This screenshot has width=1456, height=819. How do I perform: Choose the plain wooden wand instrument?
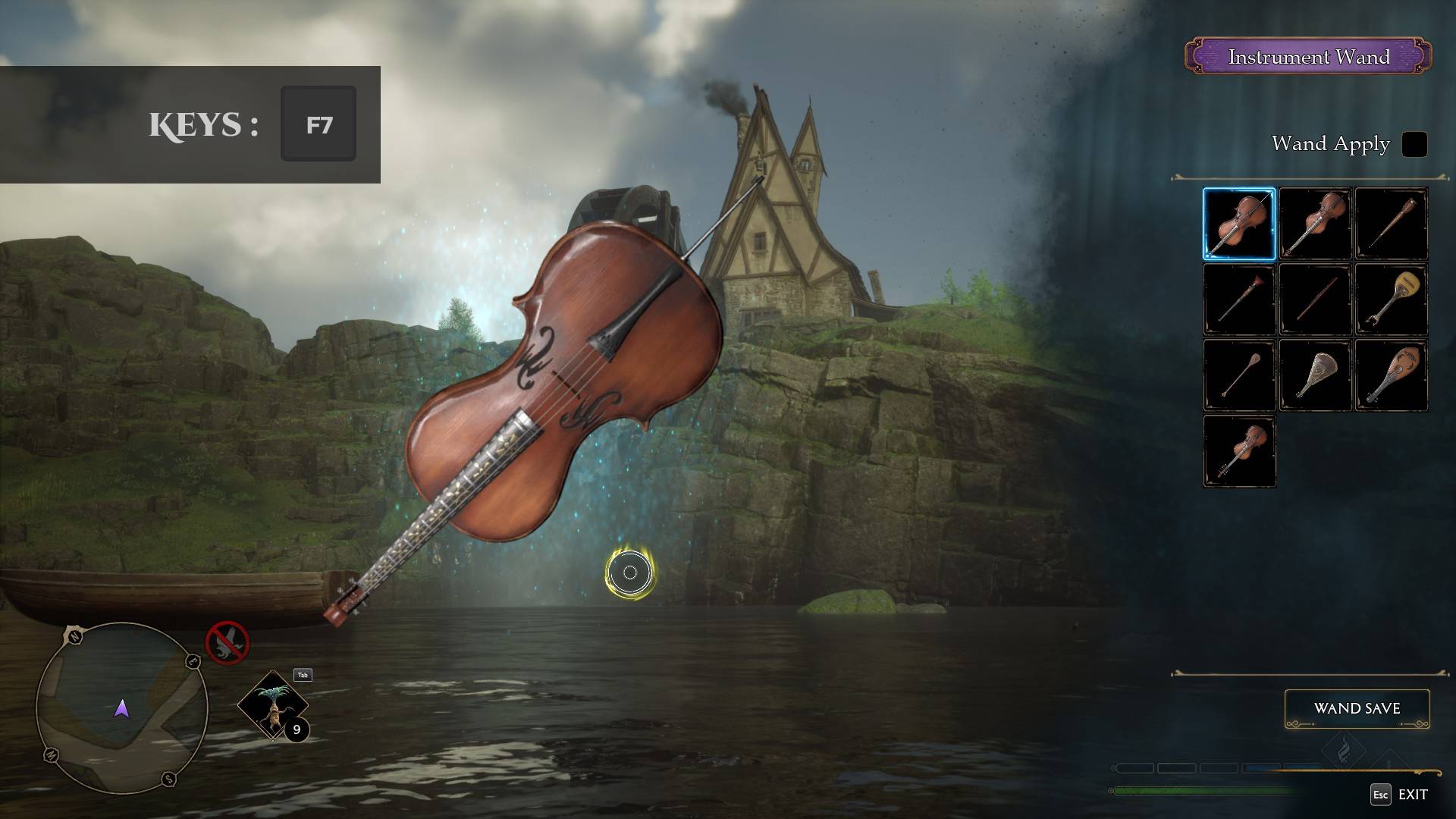click(x=1392, y=224)
